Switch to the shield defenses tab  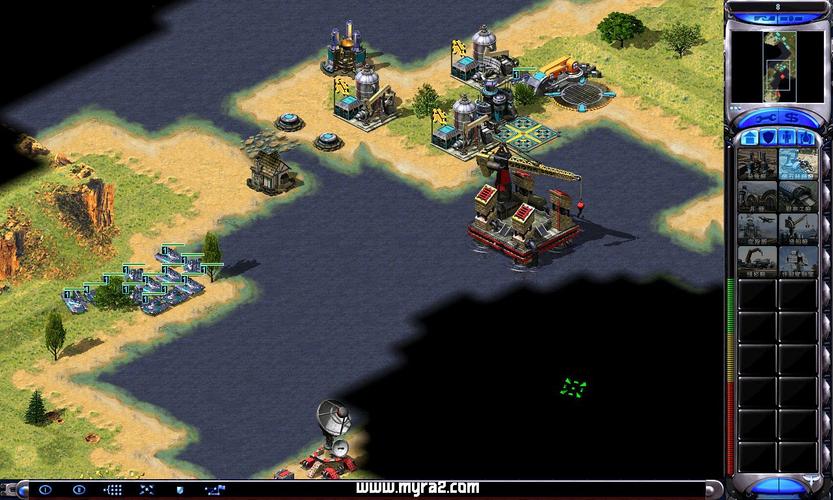tap(768, 137)
